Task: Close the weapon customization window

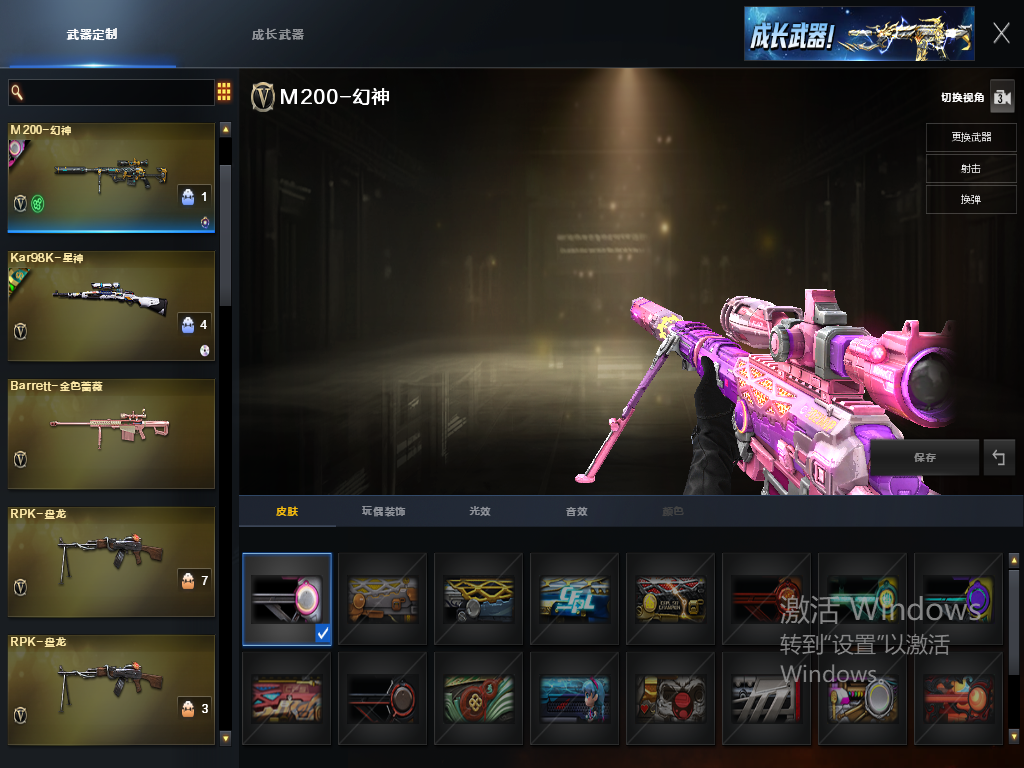Action: (x=1001, y=33)
